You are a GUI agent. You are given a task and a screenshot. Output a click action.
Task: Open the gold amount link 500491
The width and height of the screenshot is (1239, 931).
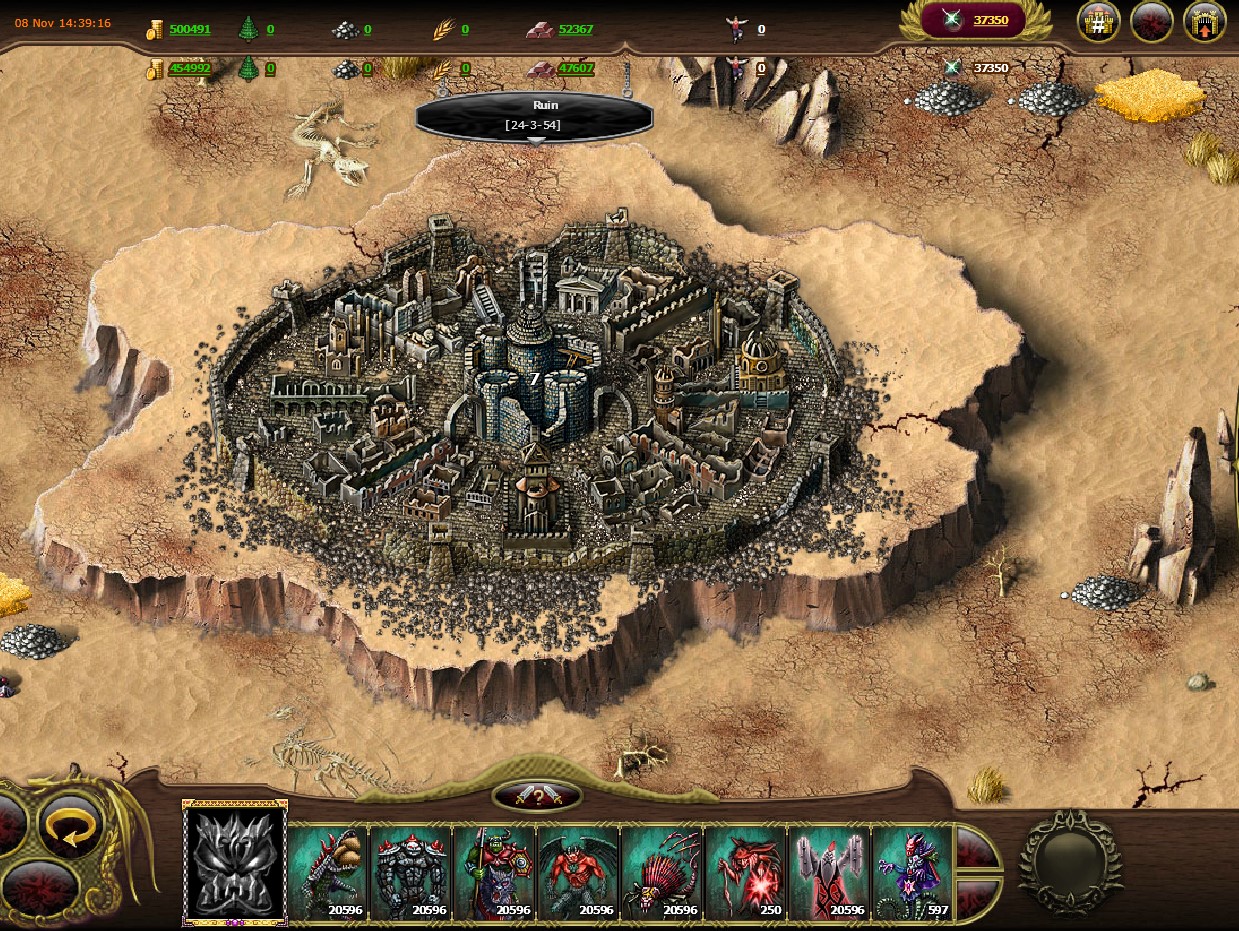pyautogui.click(x=189, y=29)
